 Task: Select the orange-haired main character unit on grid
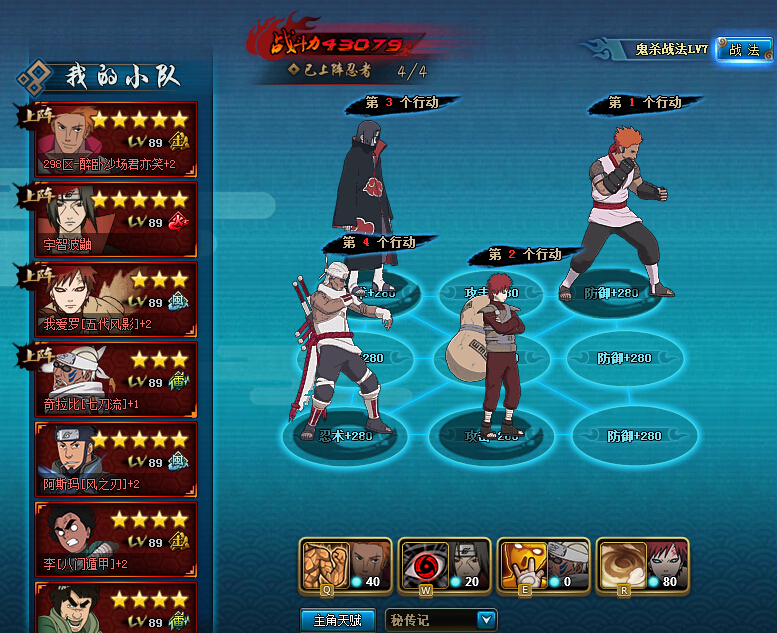click(x=620, y=210)
